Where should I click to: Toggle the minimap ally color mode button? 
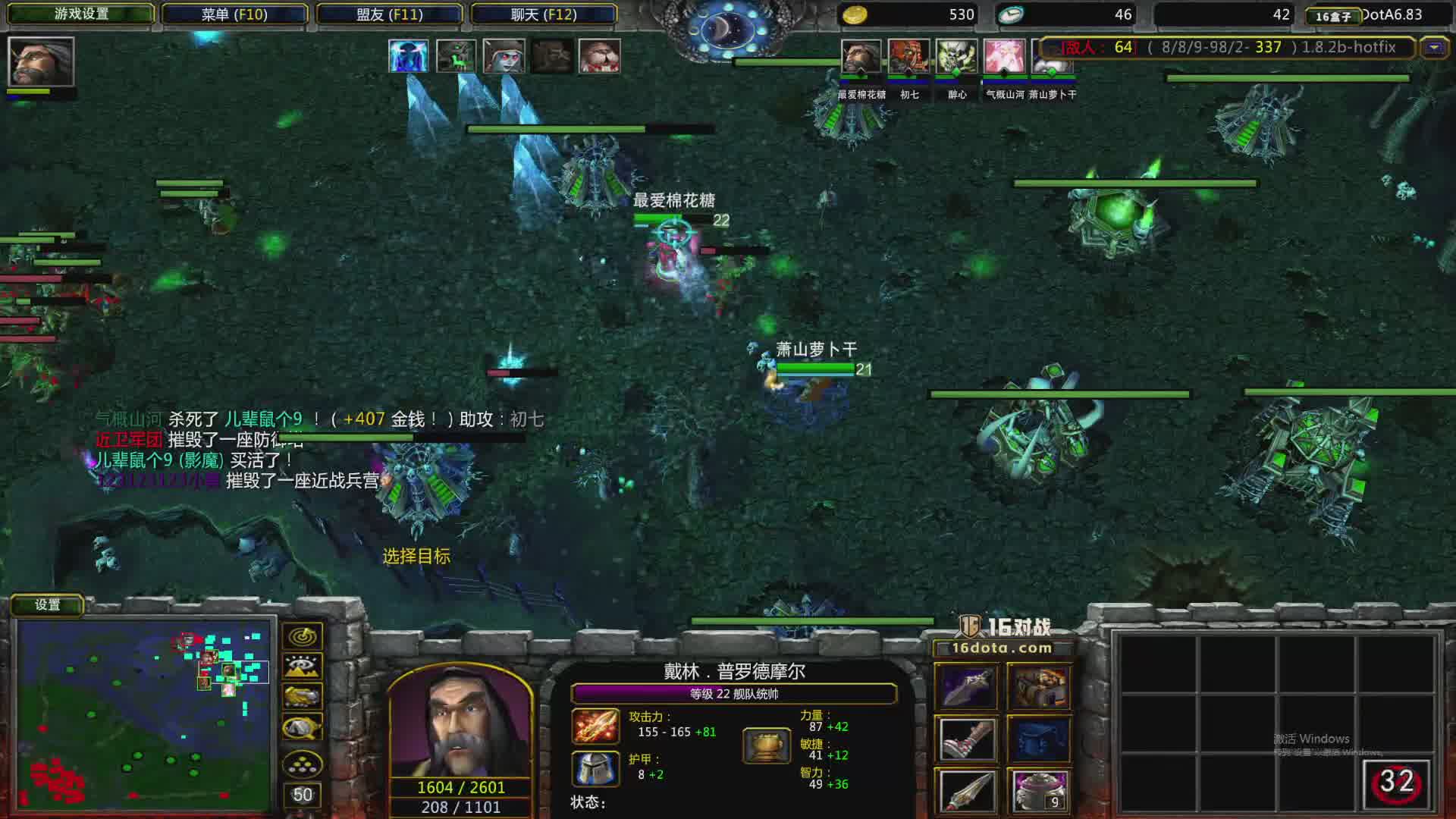302,696
